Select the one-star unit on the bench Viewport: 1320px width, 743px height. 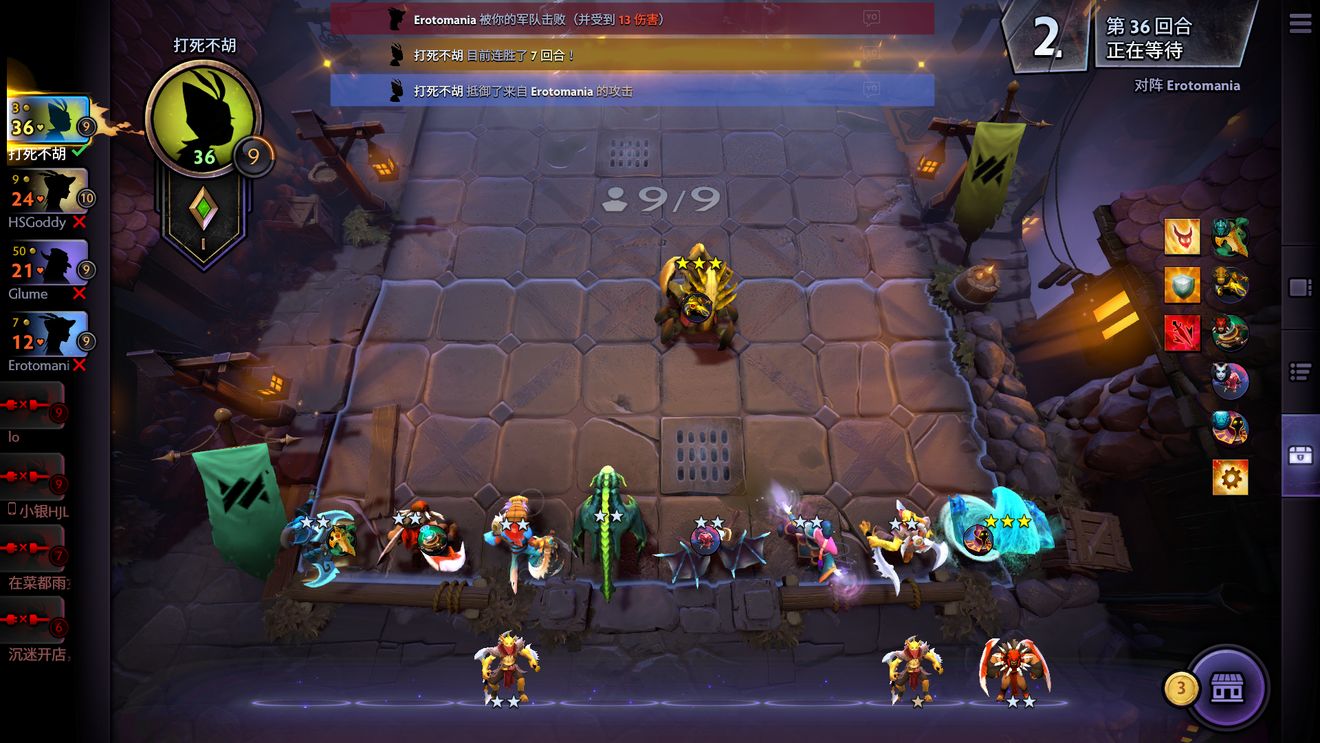tap(915, 668)
